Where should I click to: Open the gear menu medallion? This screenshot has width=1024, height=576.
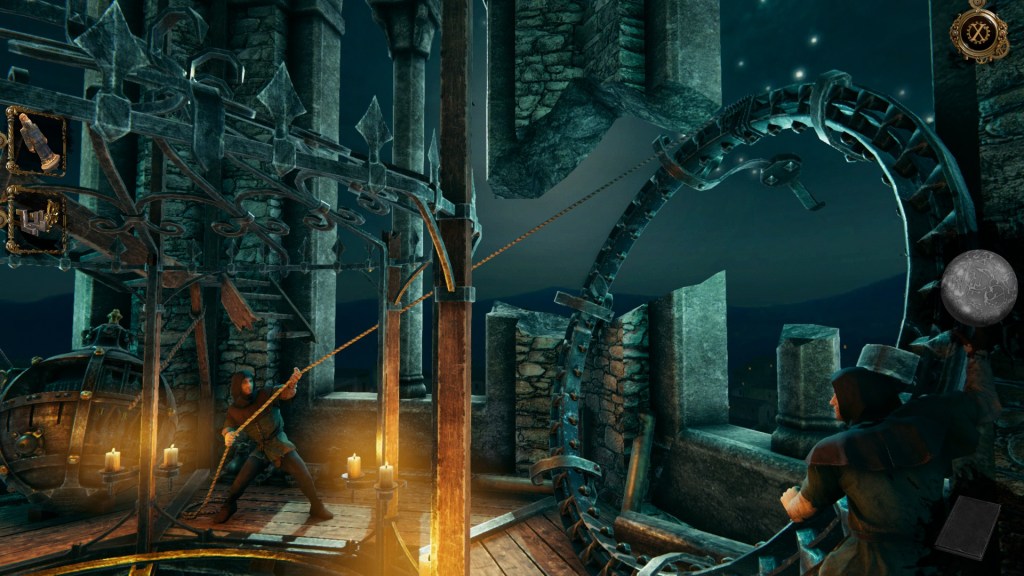click(x=978, y=31)
